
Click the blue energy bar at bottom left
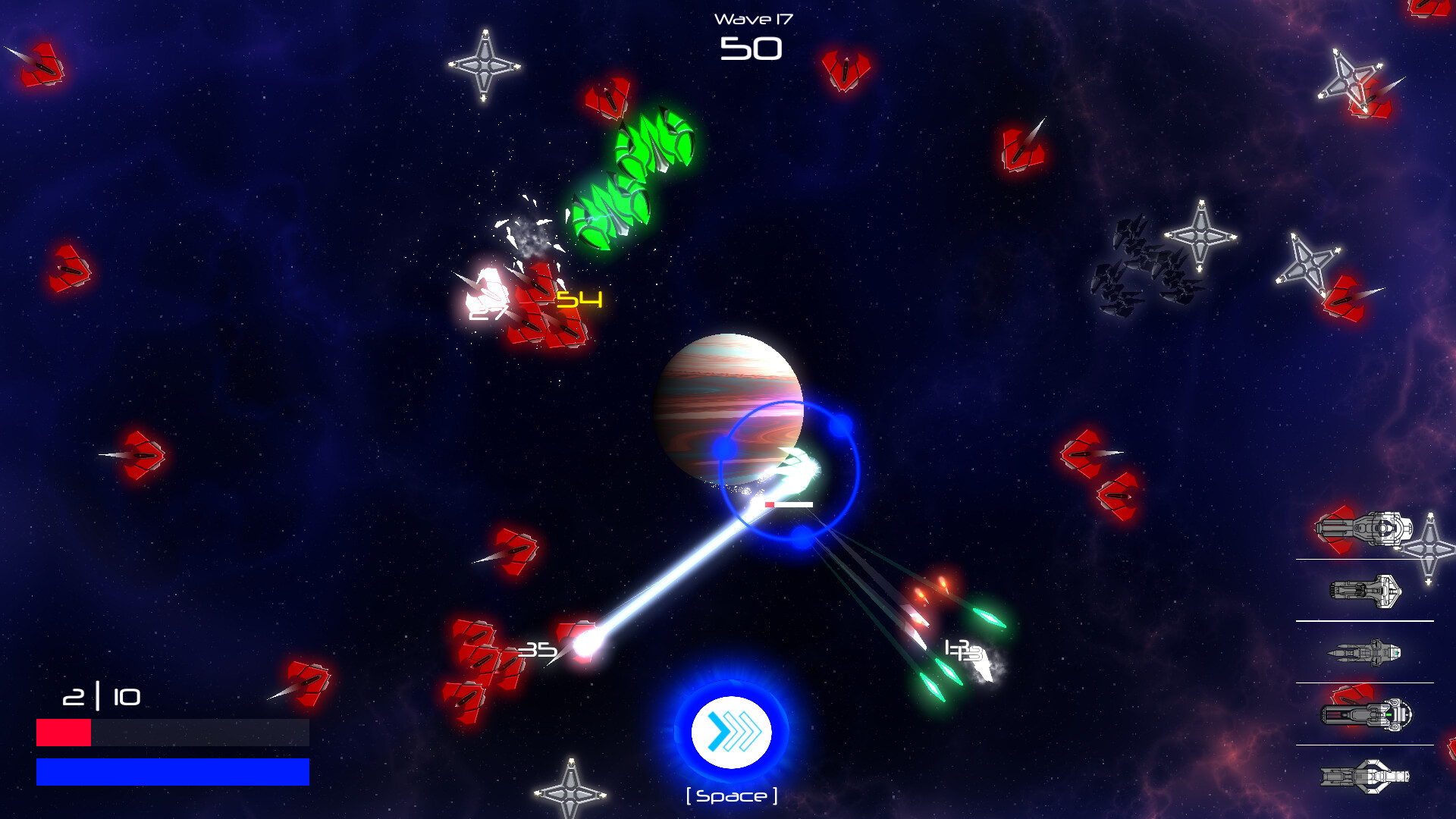pyautogui.click(x=172, y=772)
